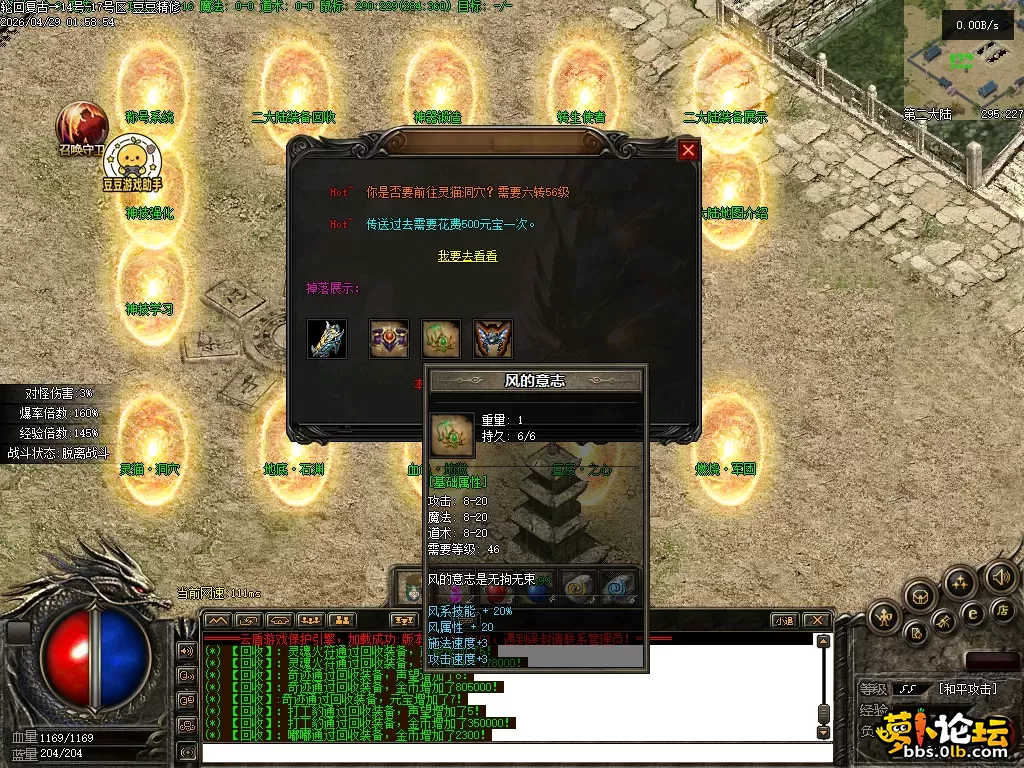
Task: Open the round 'e' browser button
Action: pos(971,613)
